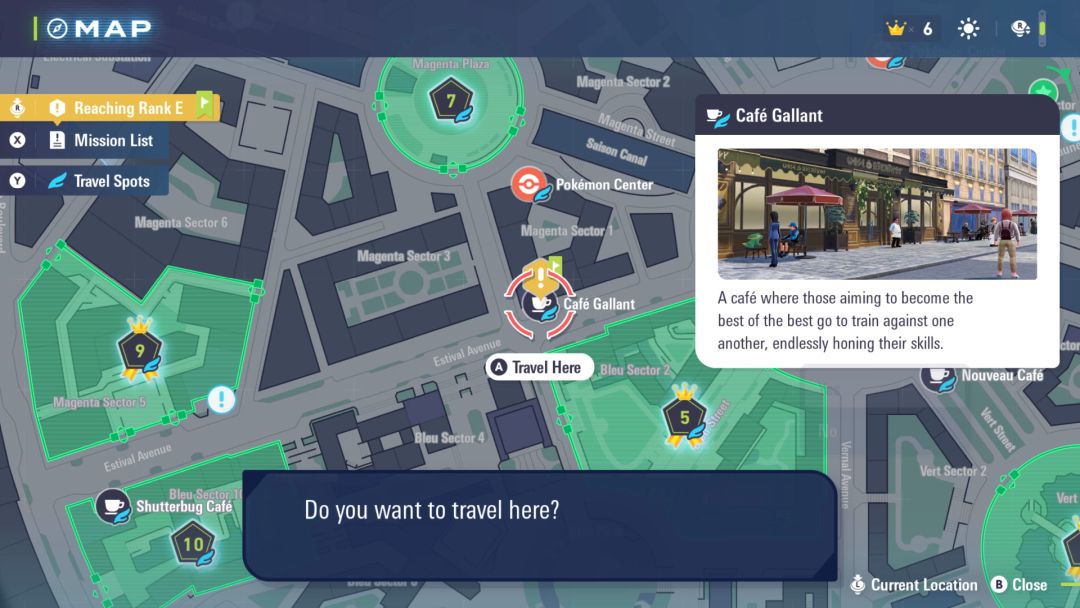The width and height of the screenshot is (1080, 608).
Task: Pick the Shutterbug Café marker
Action: coord(113,506)
